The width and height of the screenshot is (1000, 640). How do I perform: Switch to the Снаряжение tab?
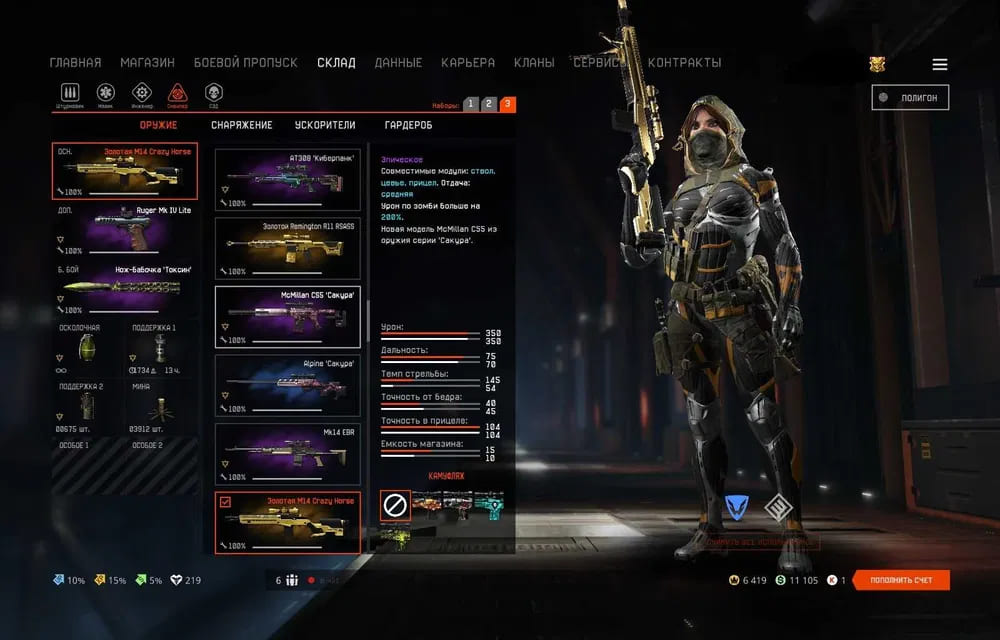(x=241, y=125)
